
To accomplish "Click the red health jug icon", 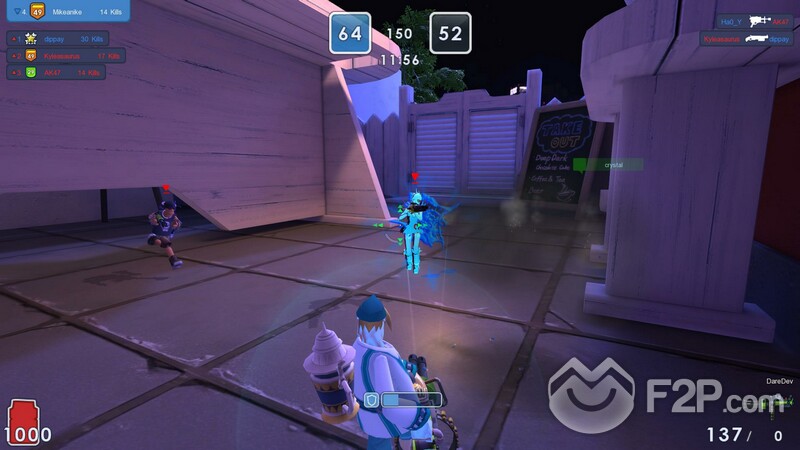I will pyautogui.click(x=22, y=414).
